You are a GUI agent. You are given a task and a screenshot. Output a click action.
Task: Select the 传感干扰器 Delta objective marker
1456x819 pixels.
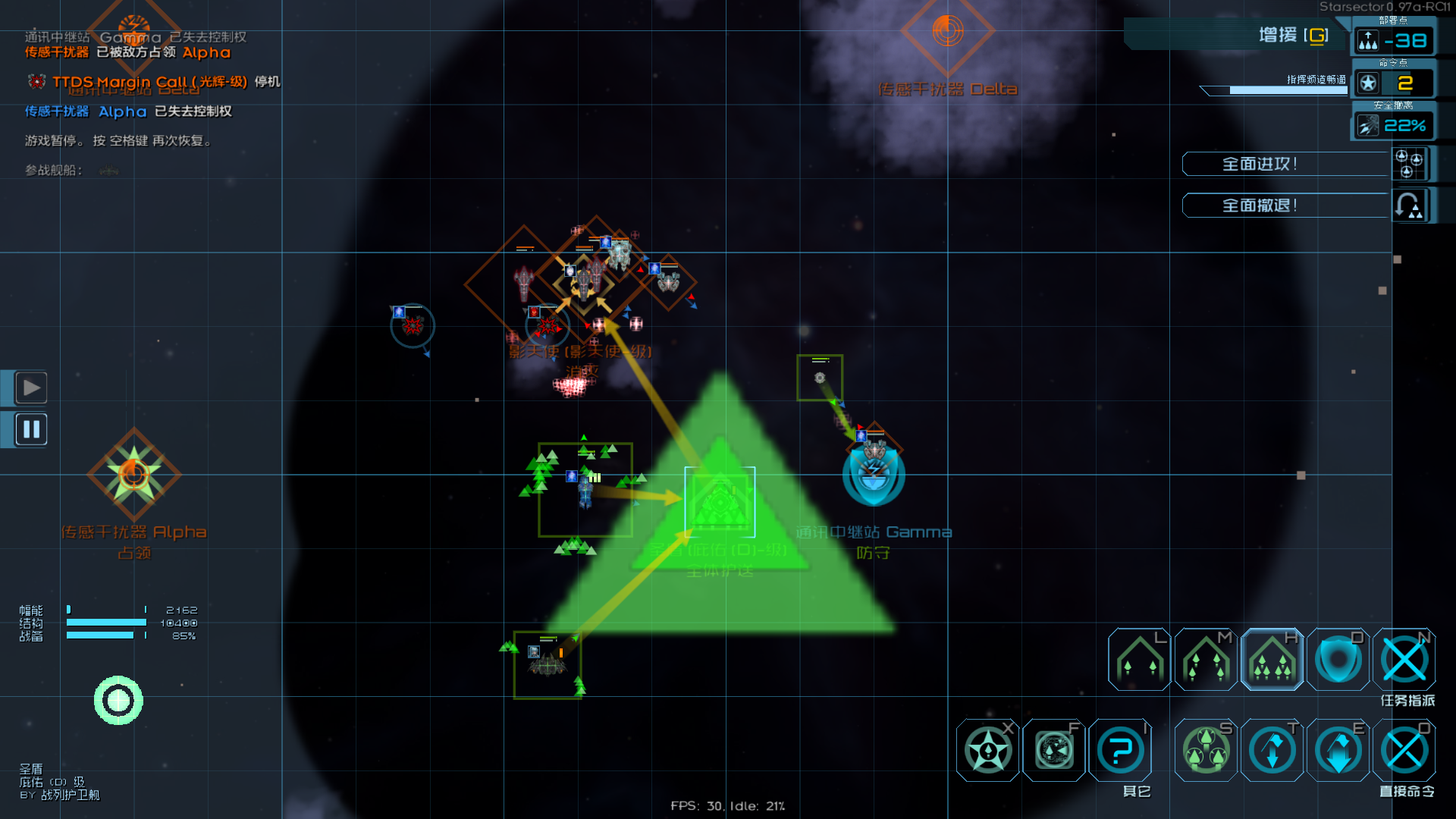pos(947,32)
